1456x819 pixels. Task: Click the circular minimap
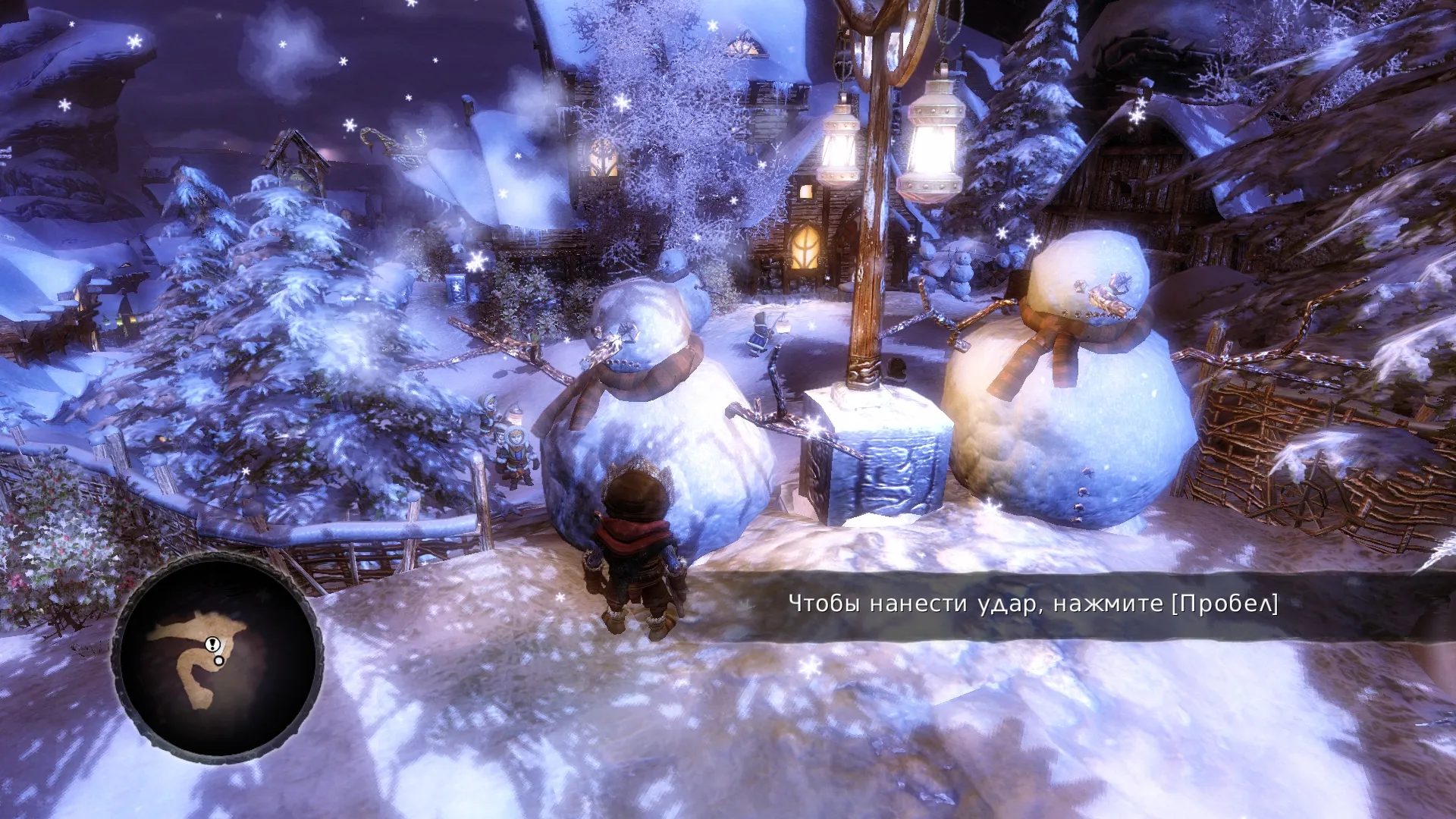click(x=218, y=657)
